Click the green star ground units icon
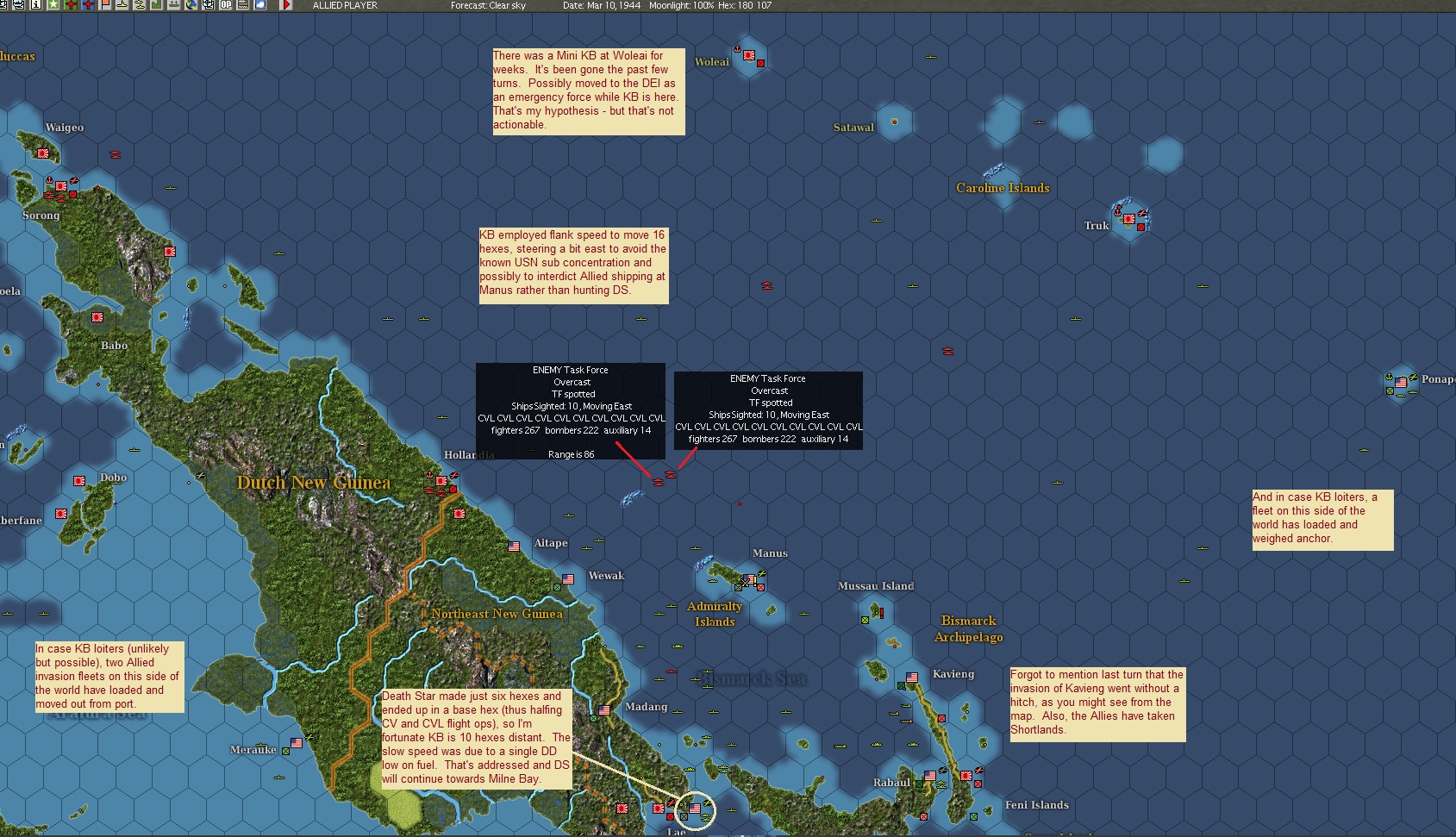Viewport: 1456px width, 837px height. click(52, 6)
